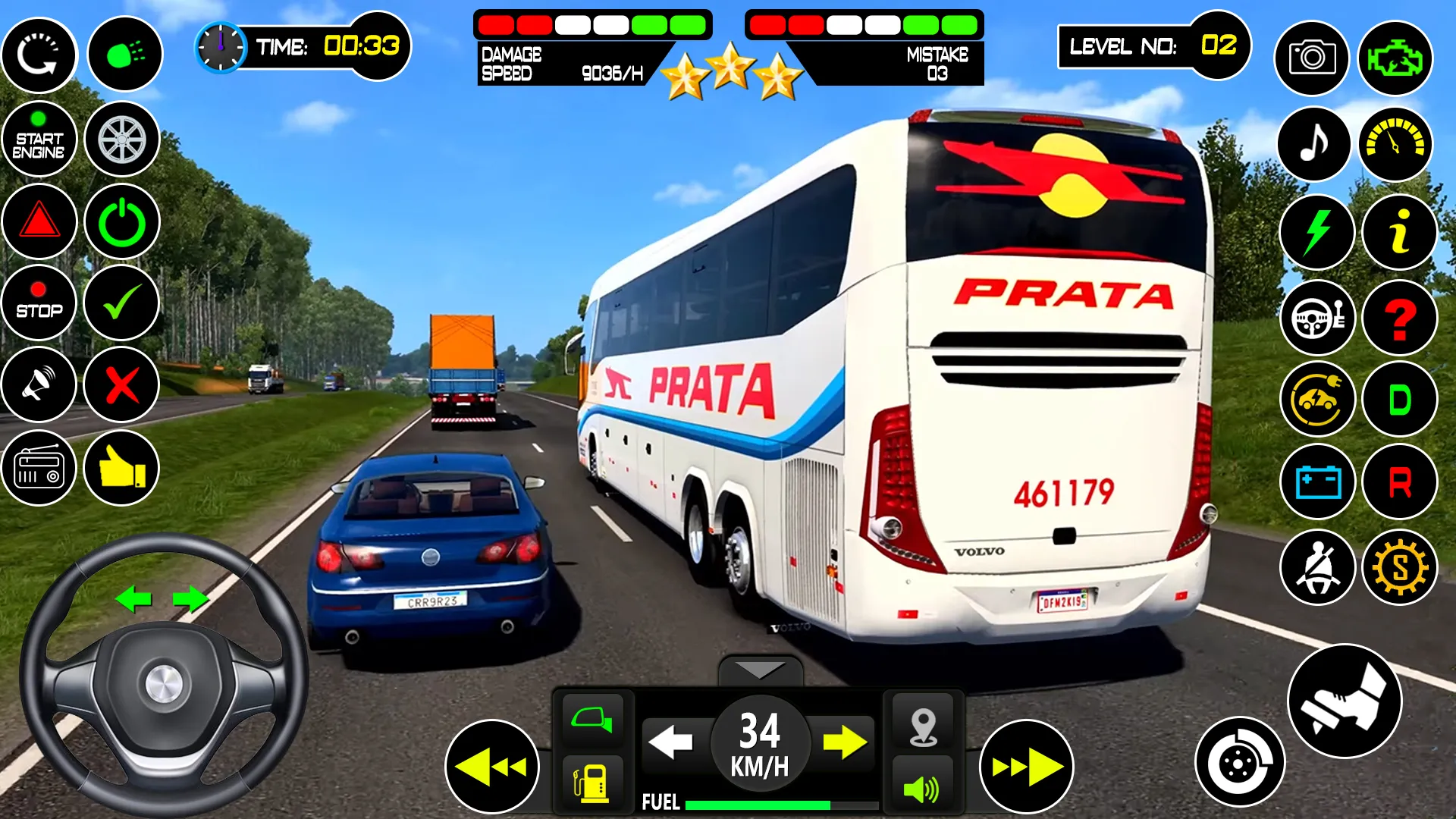Open the in-game radio icon
The image size is (1456, 819).
(39, 468)
